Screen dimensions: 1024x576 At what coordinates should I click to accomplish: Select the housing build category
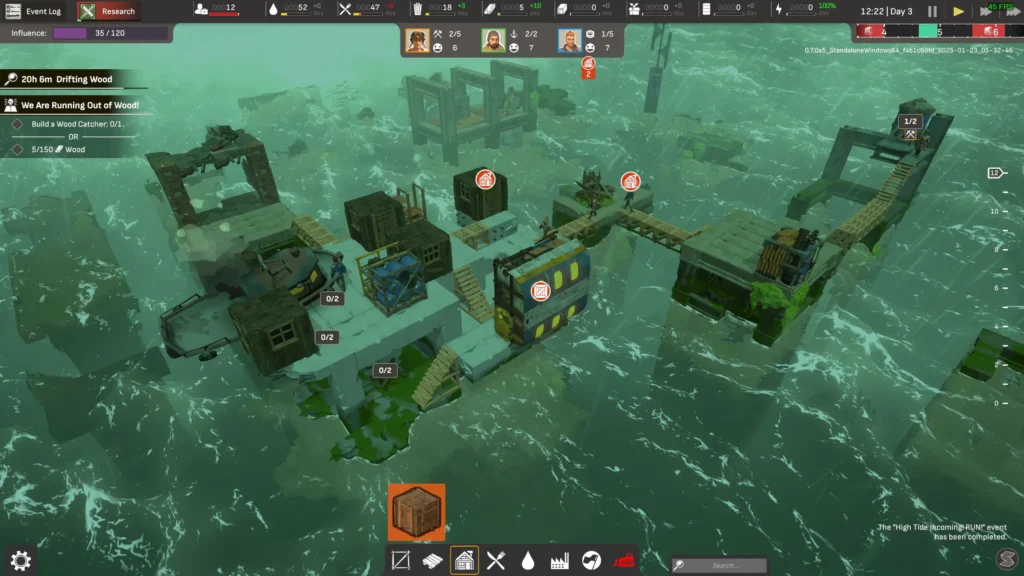pos(464,560)
